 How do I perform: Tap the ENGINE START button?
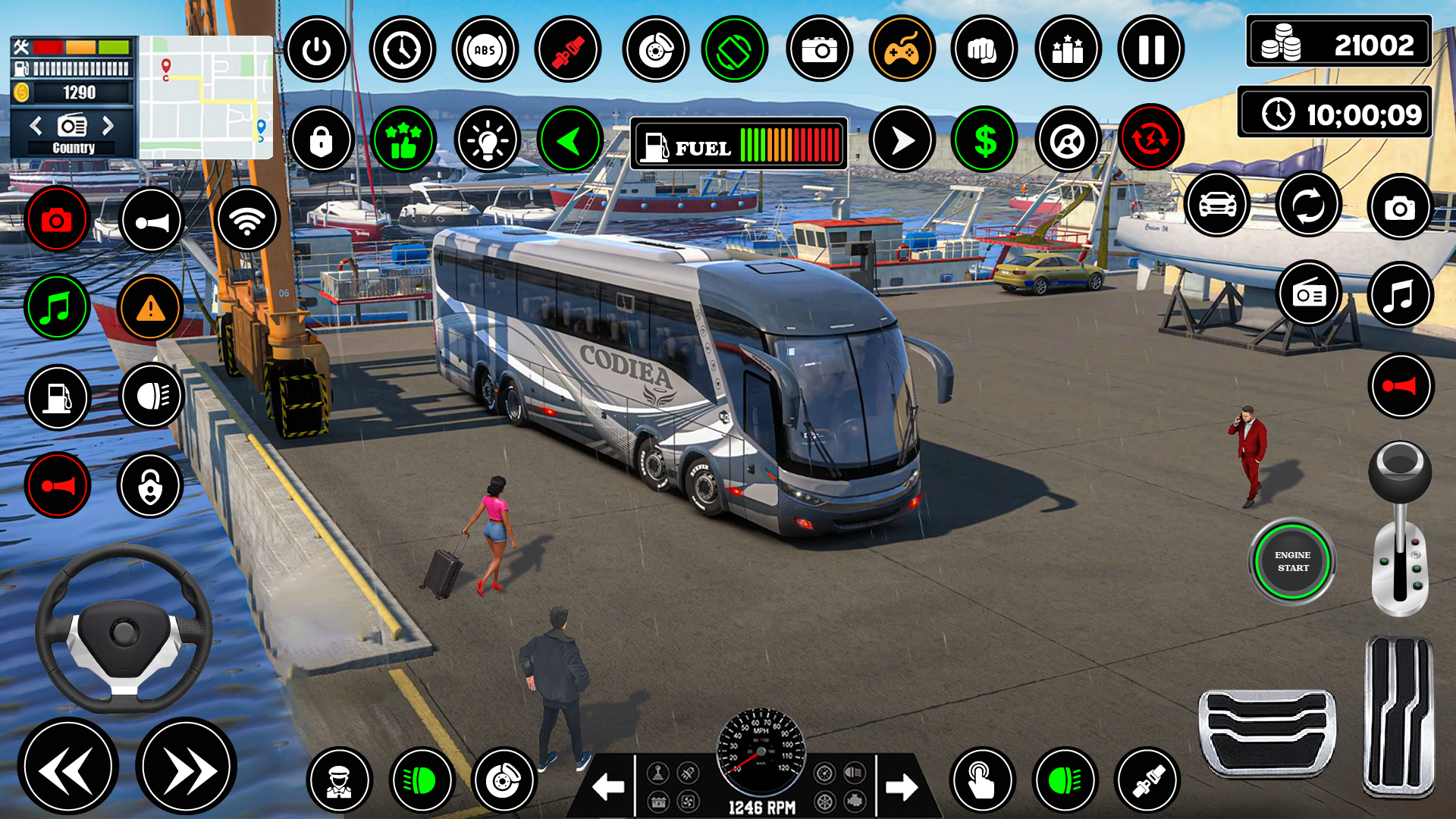click(1292, 561)
